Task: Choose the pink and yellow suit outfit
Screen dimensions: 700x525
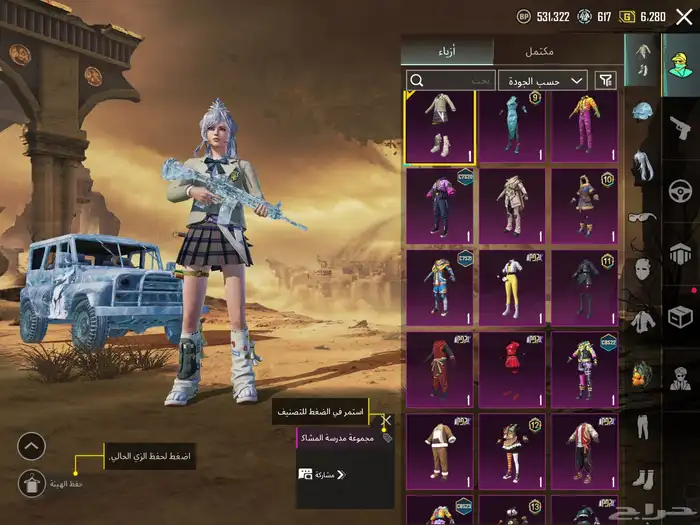Action: point(584,127)
